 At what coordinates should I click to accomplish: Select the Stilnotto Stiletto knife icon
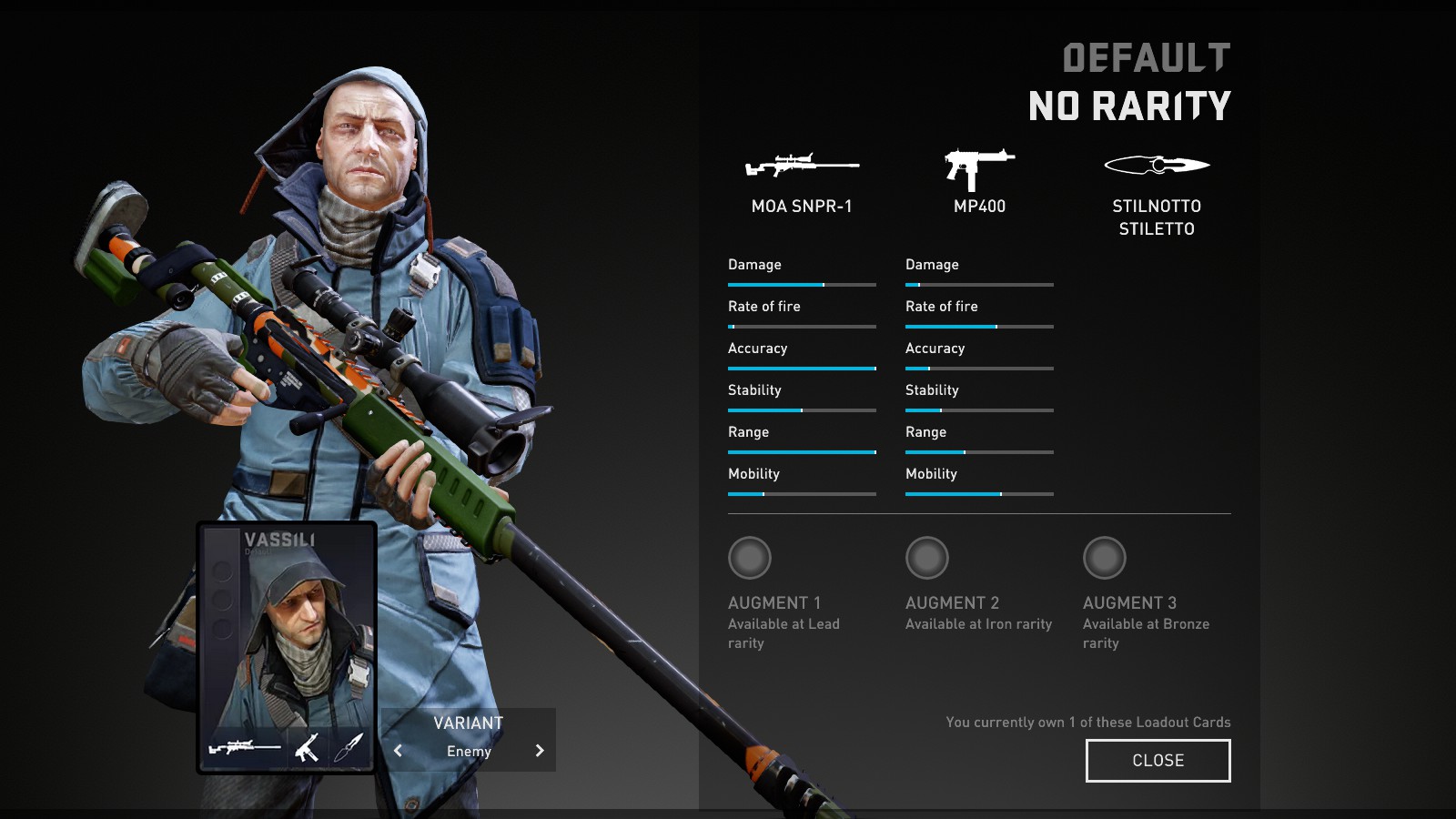click(x=1157, y=166)
